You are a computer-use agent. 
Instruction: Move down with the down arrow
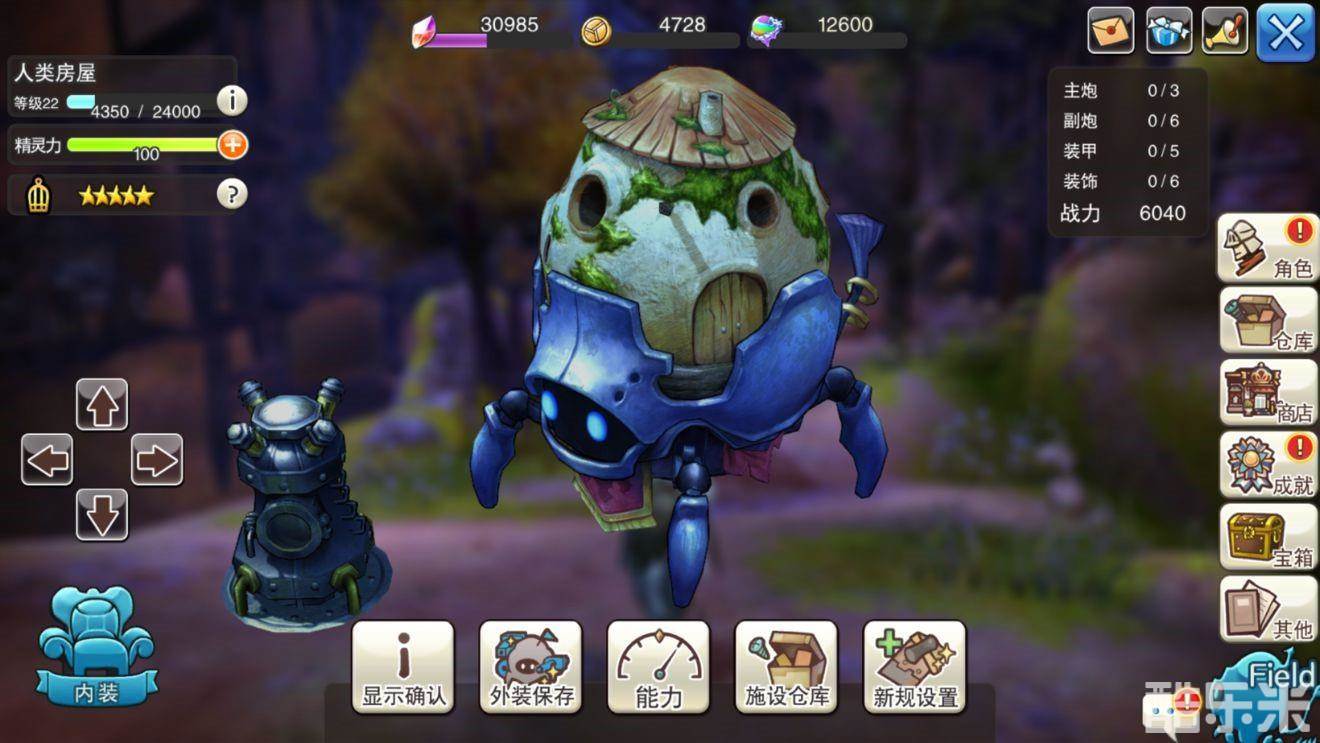102,515
